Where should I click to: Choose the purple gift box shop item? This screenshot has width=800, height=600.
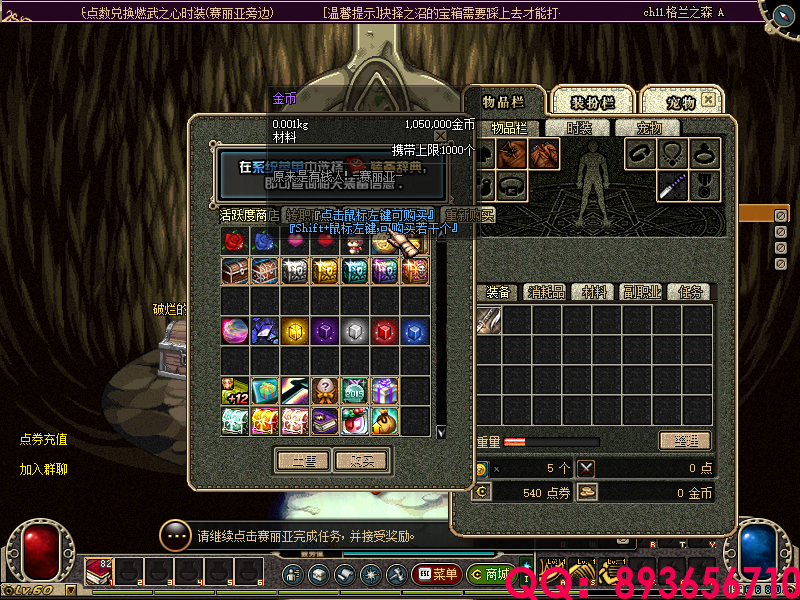coord(385,390)
